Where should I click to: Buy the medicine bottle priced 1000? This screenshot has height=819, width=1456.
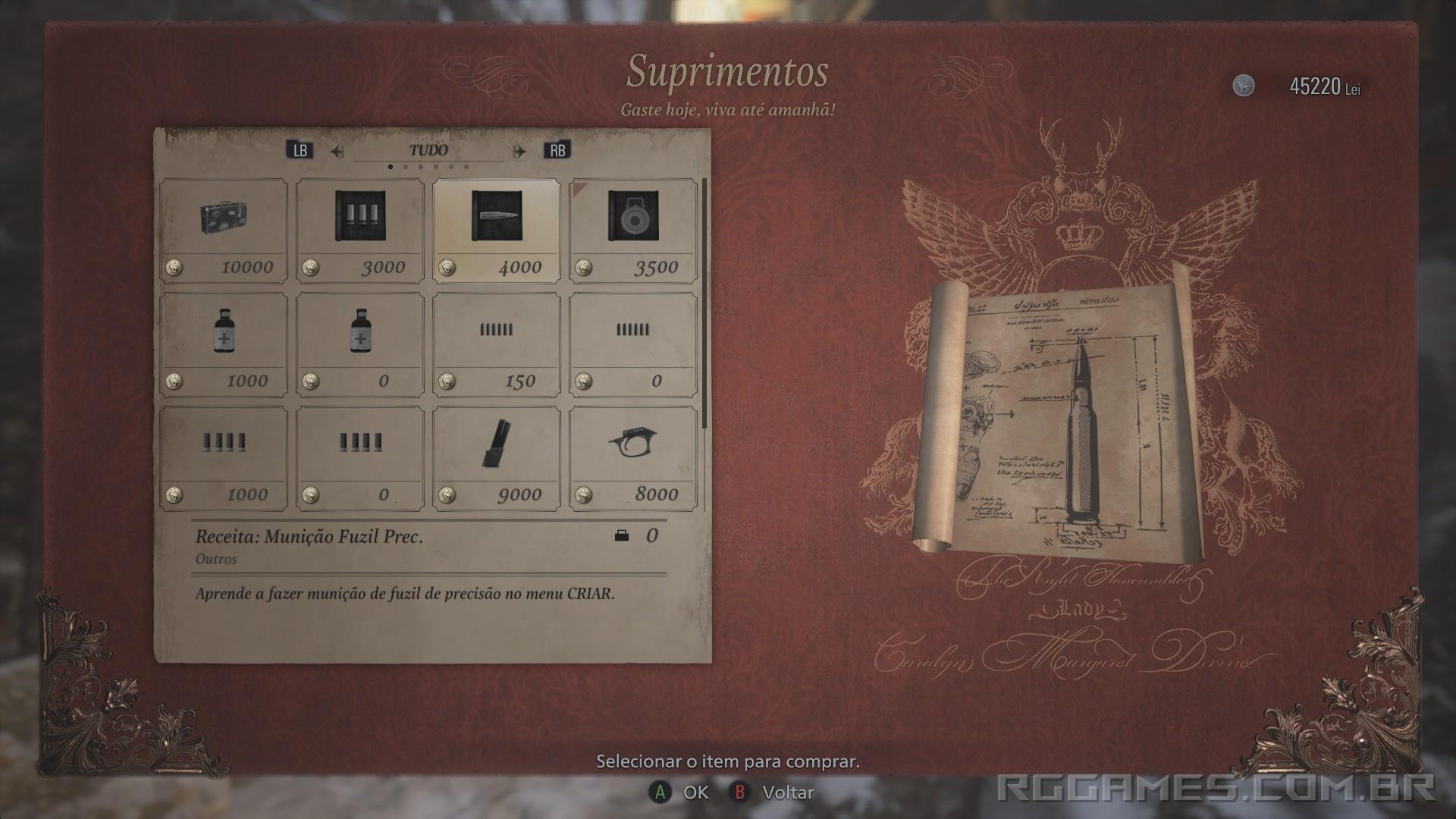[224, 341]
